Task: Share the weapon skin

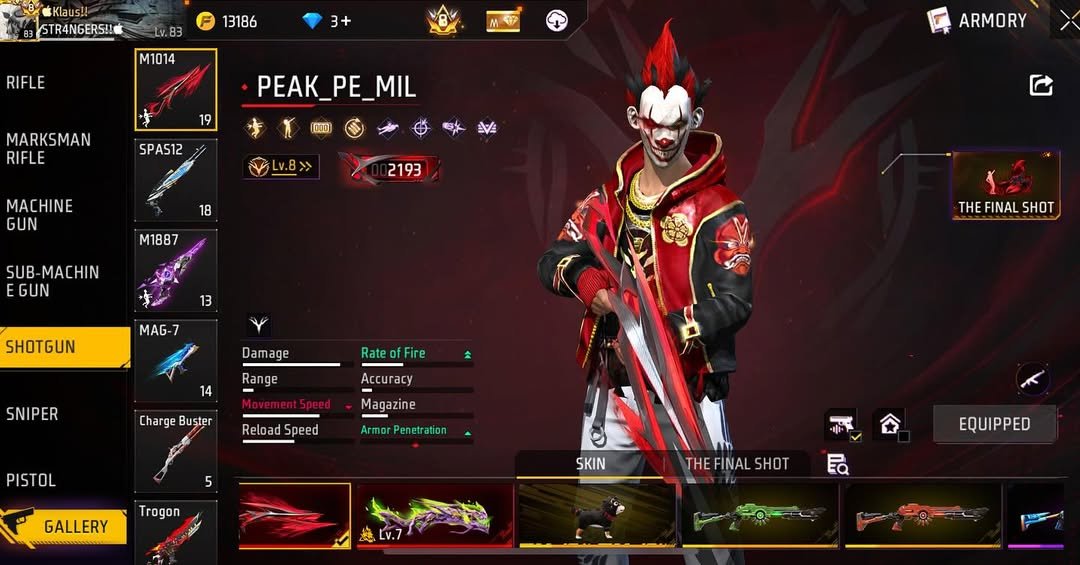Action: coord(1041,86)
